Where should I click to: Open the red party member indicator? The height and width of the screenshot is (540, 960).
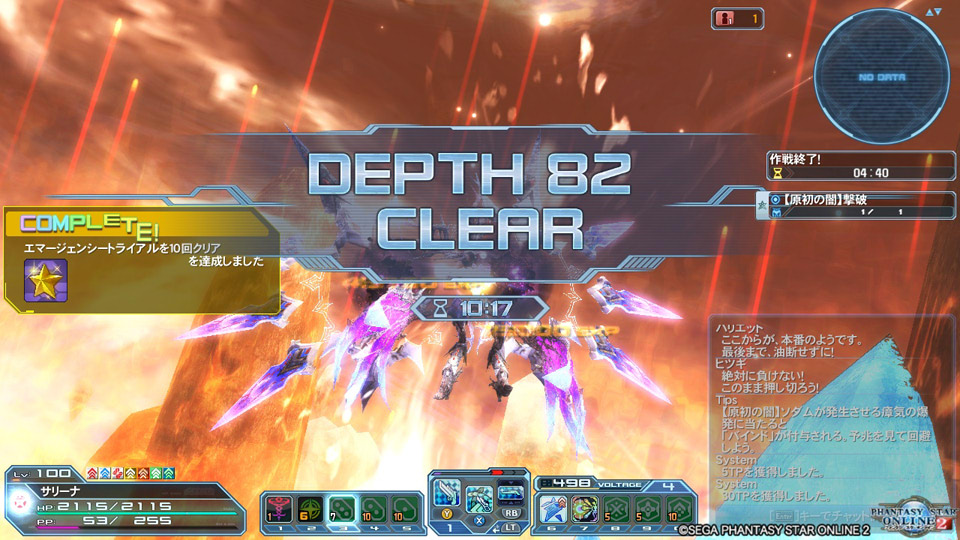(x=737, y=18)
